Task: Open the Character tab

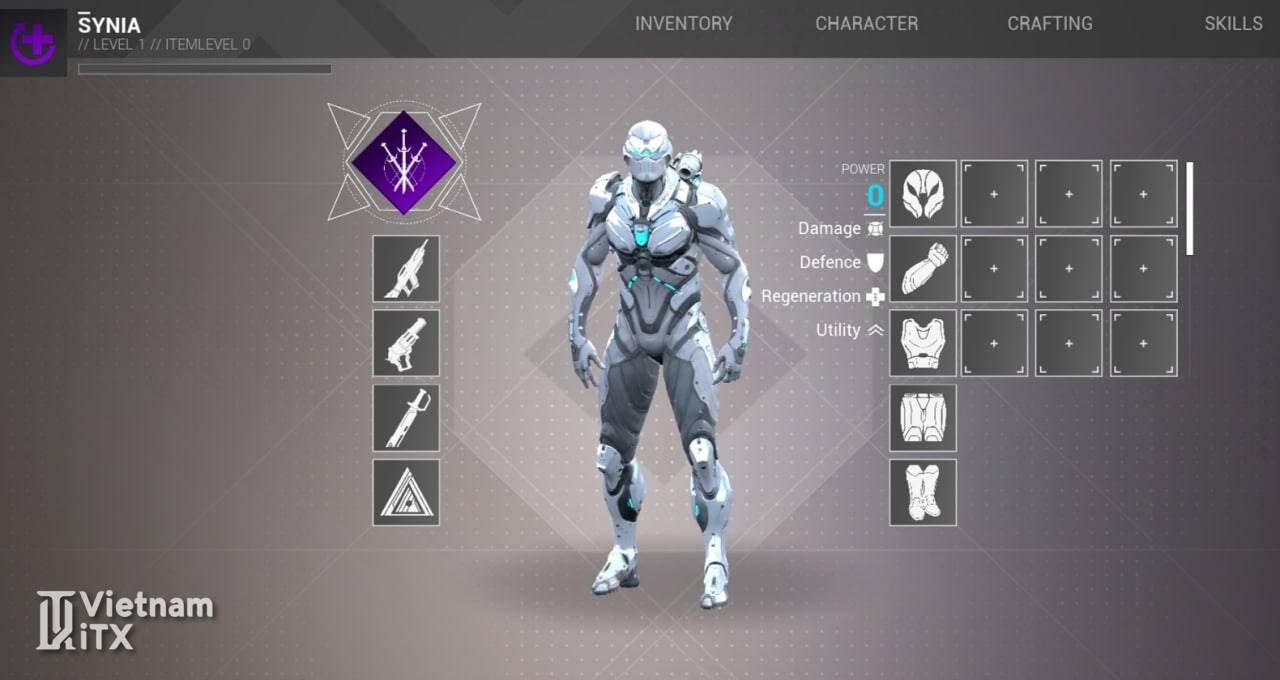Action: coord(866,23)
